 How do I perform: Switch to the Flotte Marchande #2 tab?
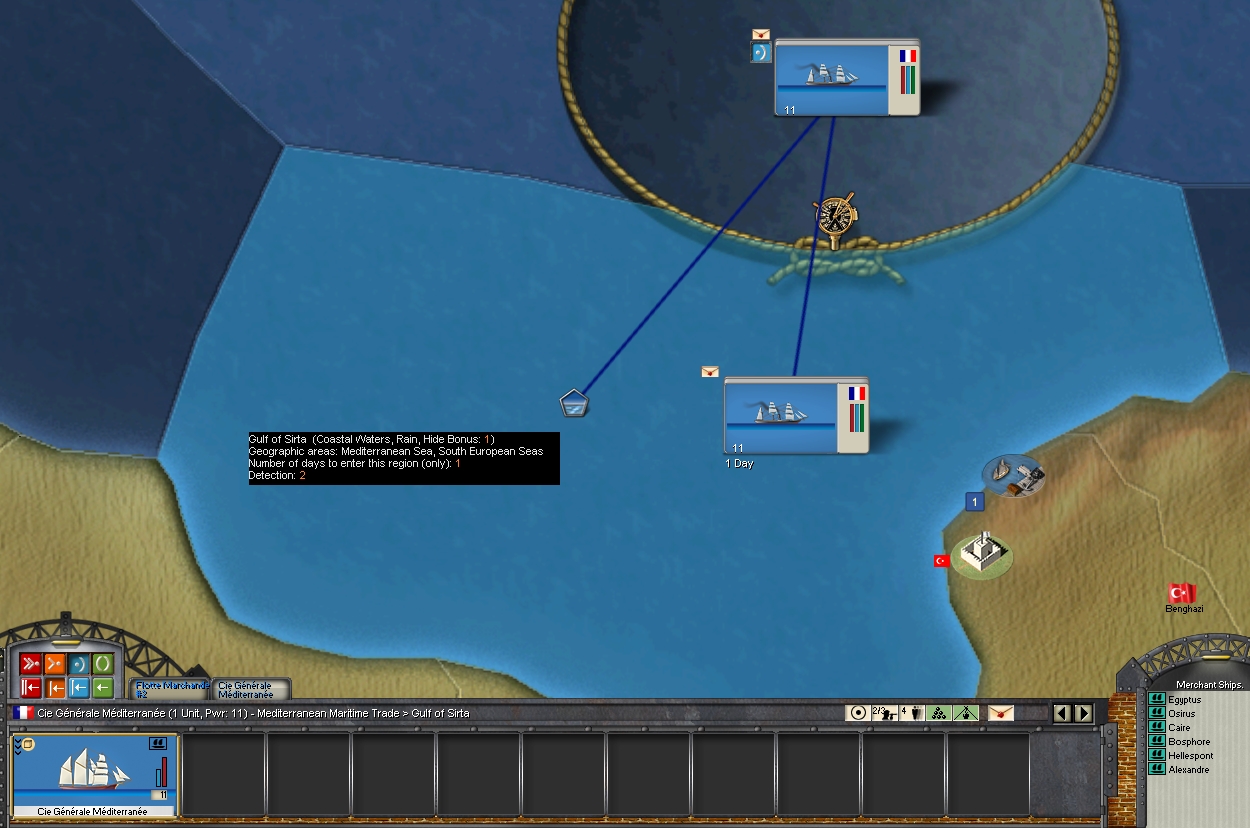point(170,689)
